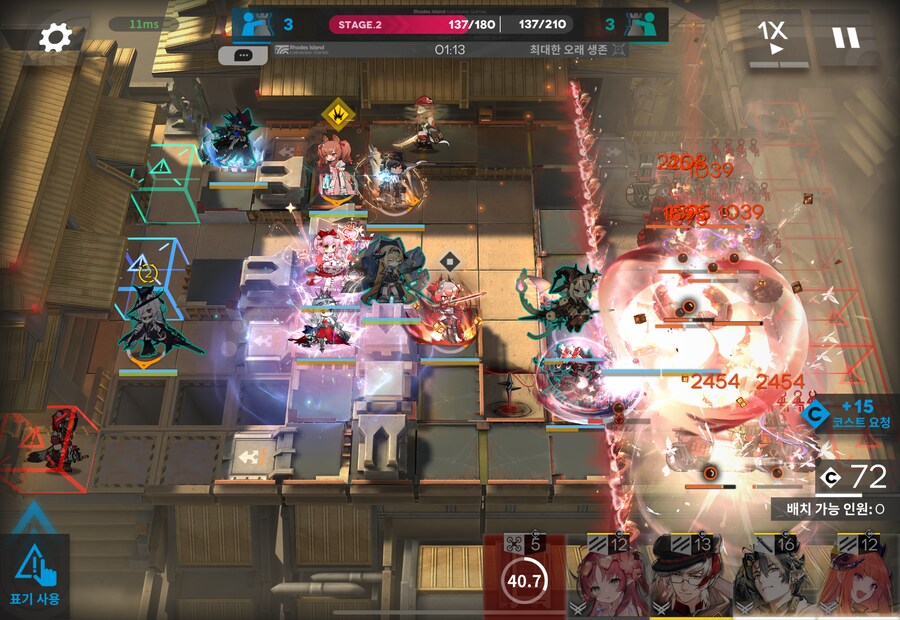
Task: Request +15 cost
Action: (849, 414)
